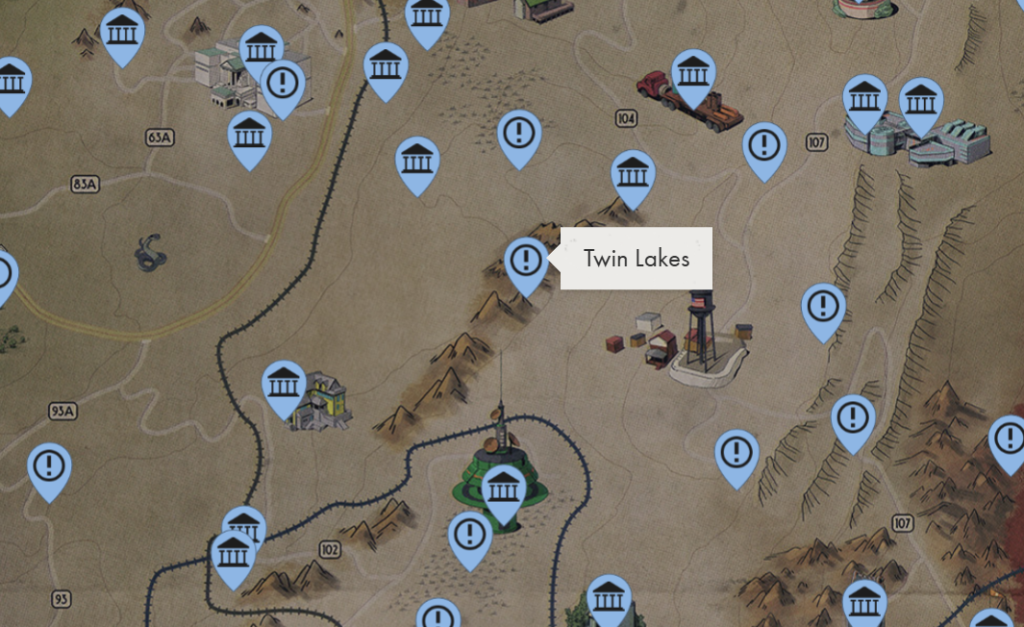Image resolution: width=1024 pixels, height=627 pixels.
Task: Click the exclamation marker just below the satellite station
Action: pos(469,536)
